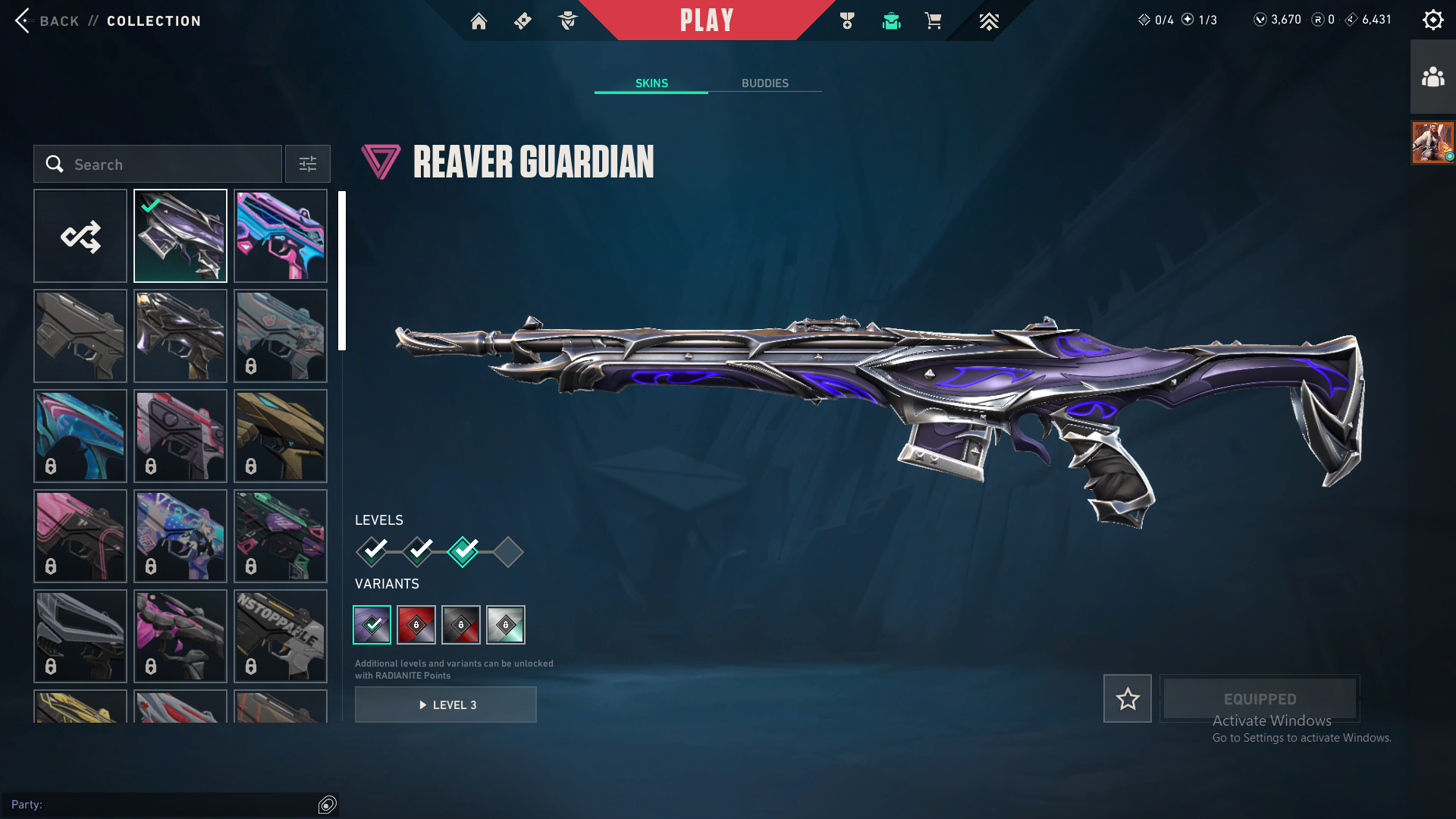1456x819 pixels.
Task: Open the social friends panel
Action: [x=1432, y=77]
